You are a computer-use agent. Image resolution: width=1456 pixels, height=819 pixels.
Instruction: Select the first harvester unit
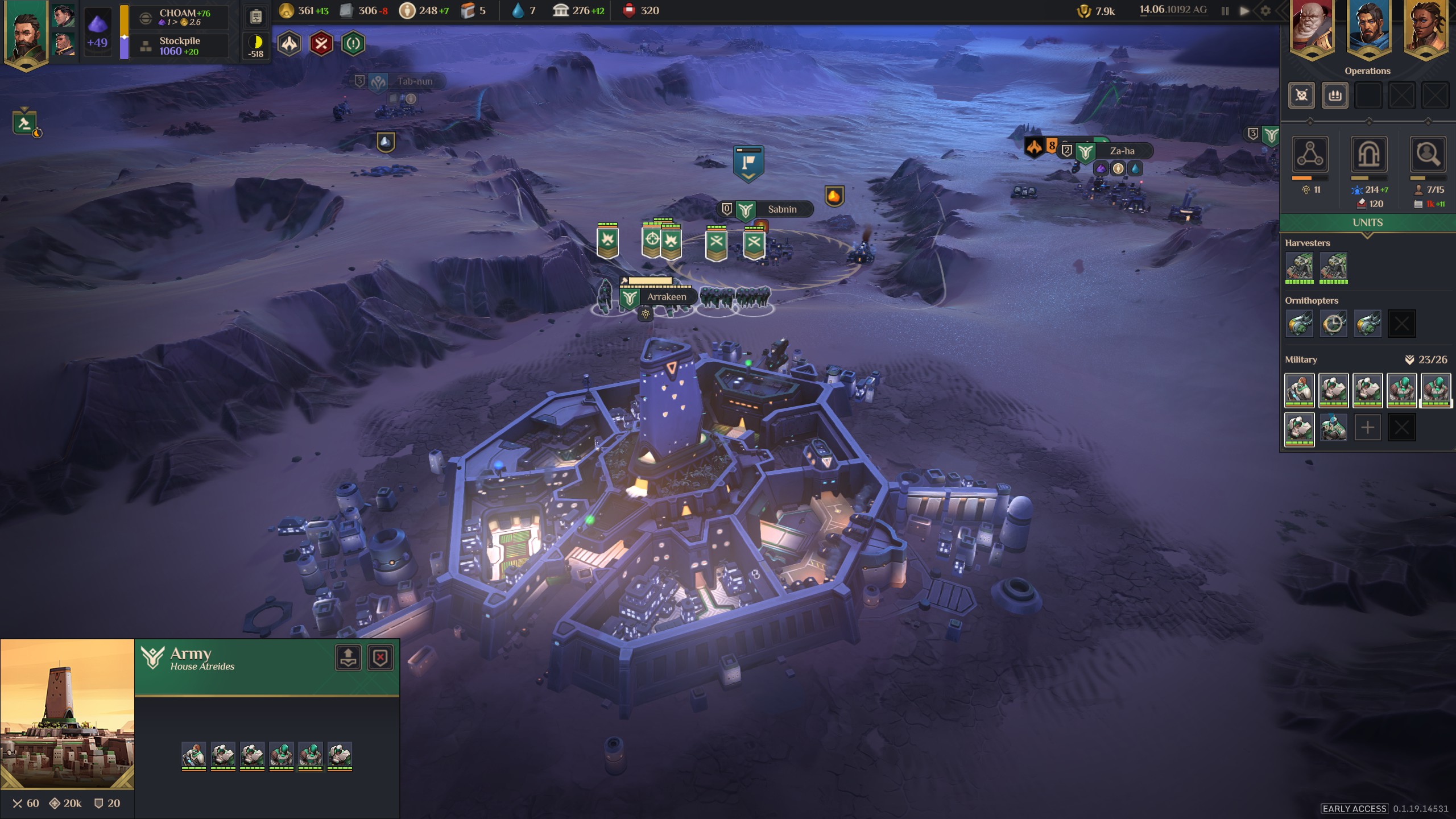point(1300,266)
